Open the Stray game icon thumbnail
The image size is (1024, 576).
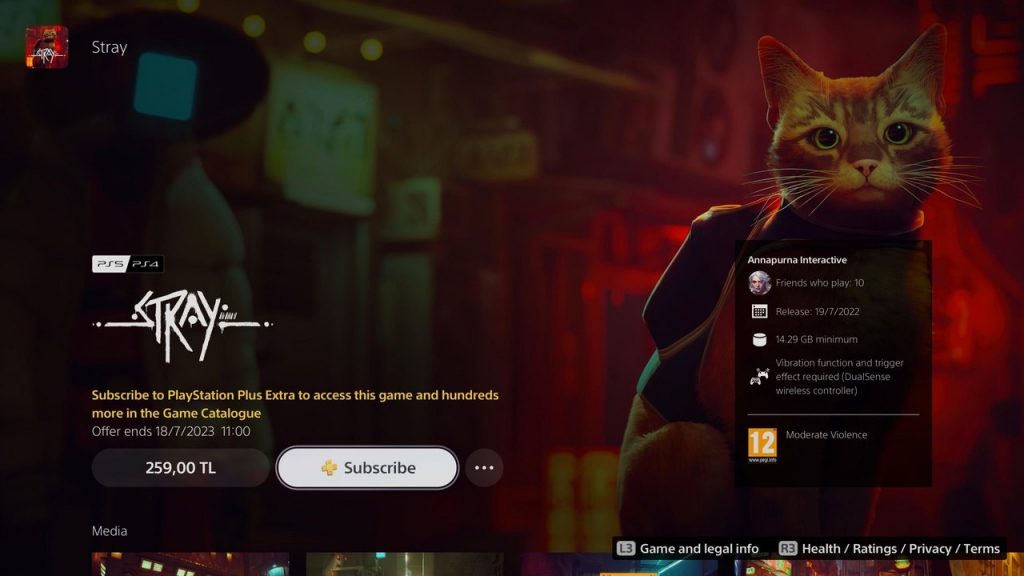tap(47, 47)
